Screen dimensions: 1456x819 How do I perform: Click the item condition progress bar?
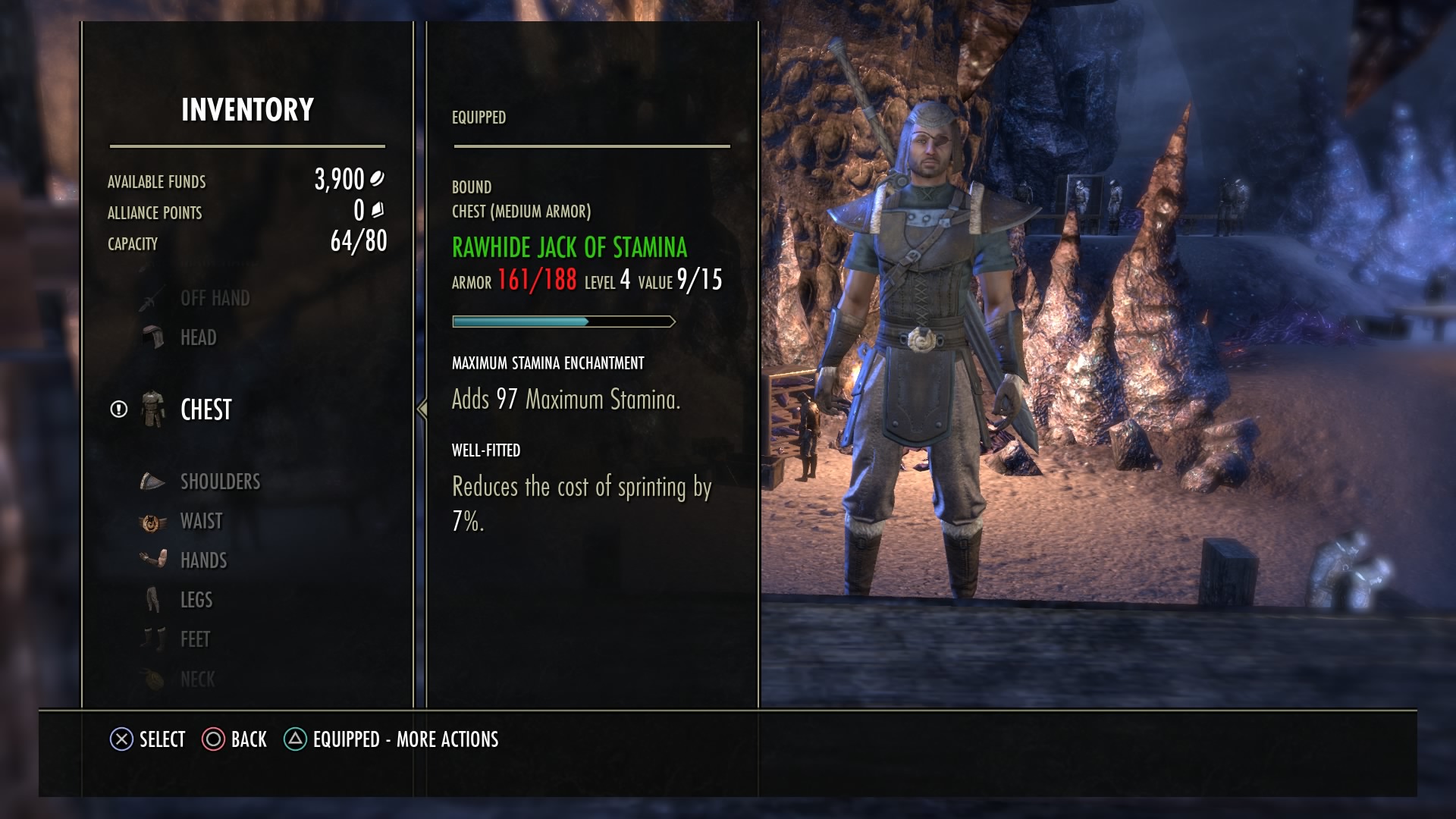point(563,320)
